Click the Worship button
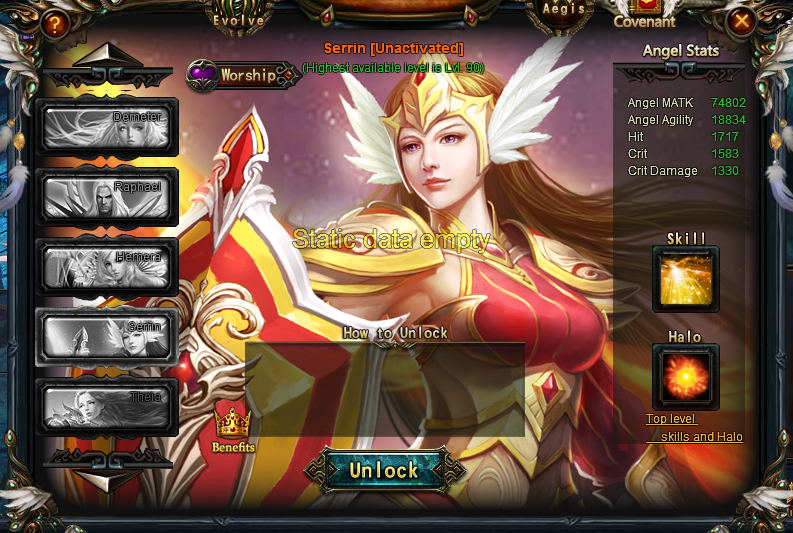The width and height of the screenshot is (793, 533). pos(243,75)
